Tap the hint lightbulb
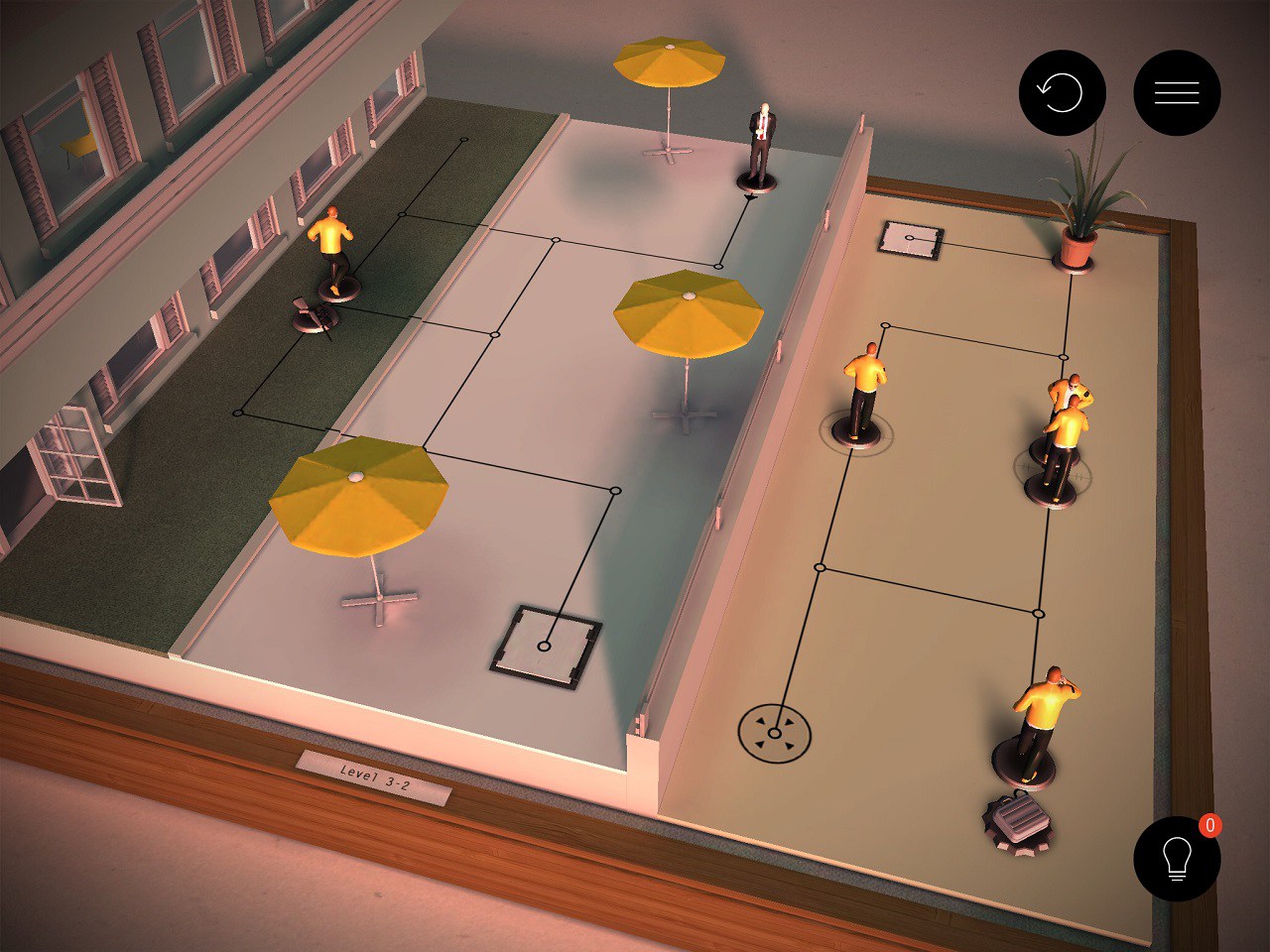This screenshot has height=952, width=1270. [x=1177, y=859]
